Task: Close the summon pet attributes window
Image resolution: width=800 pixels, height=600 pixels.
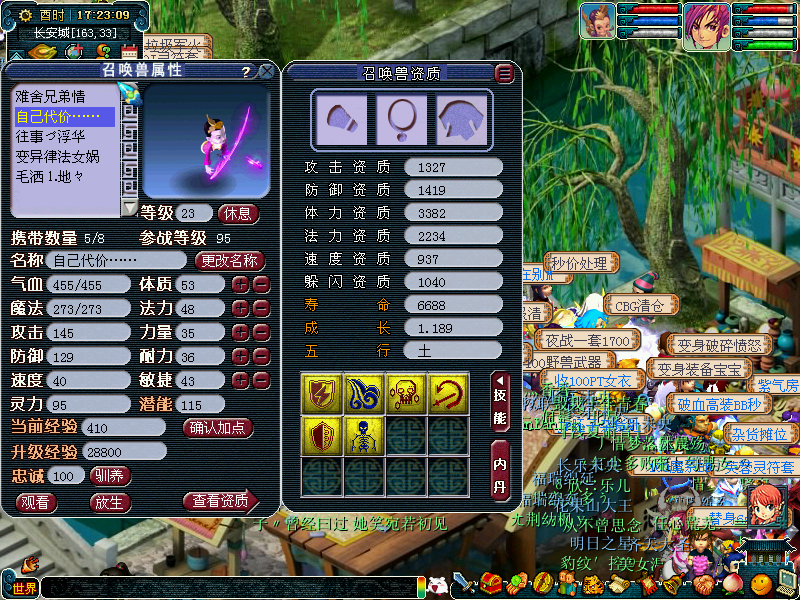Action: (x=266, y=71)
